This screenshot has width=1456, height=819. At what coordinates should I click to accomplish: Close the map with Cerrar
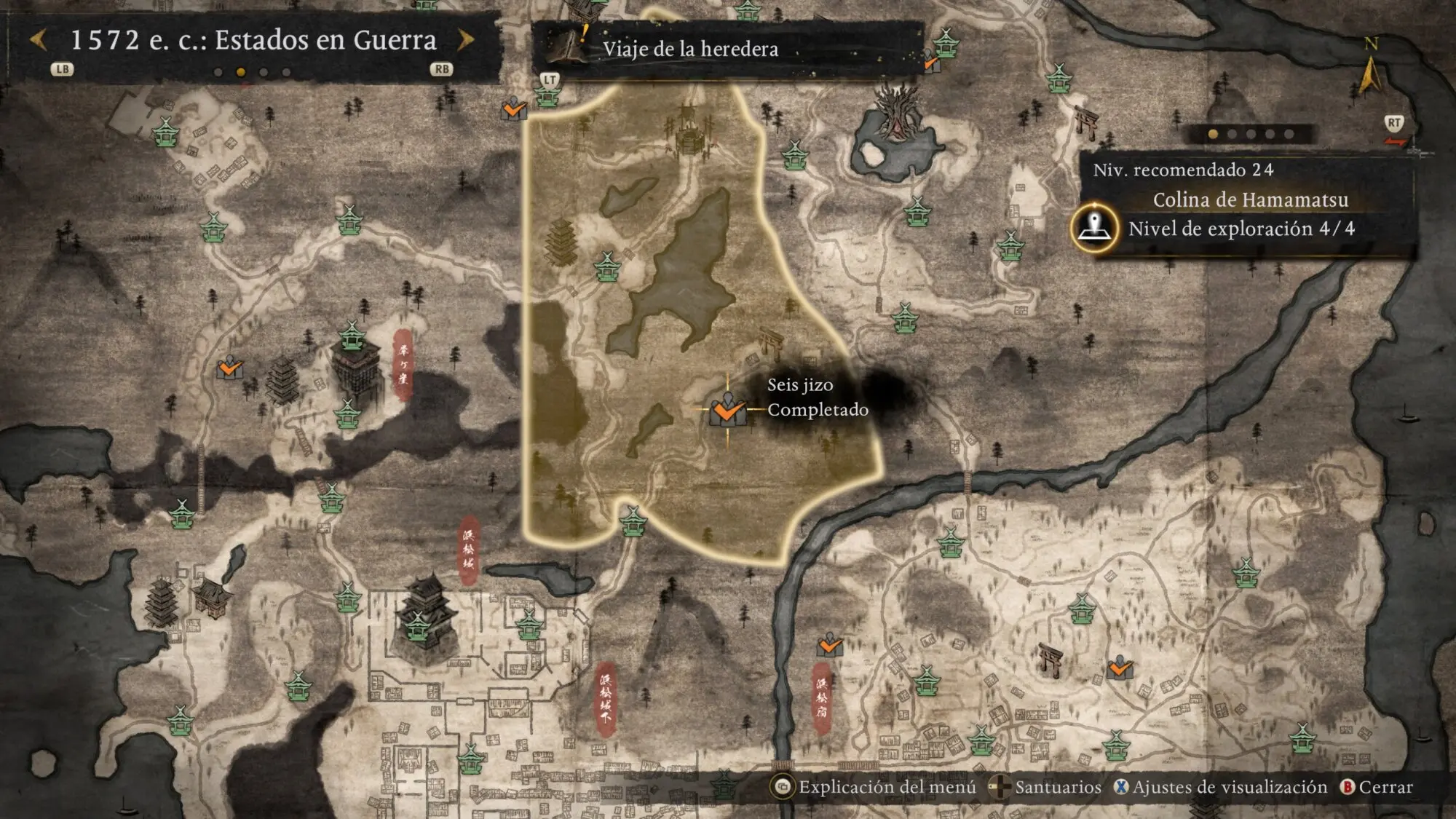pyautogui.click(x=1377, y=787)
